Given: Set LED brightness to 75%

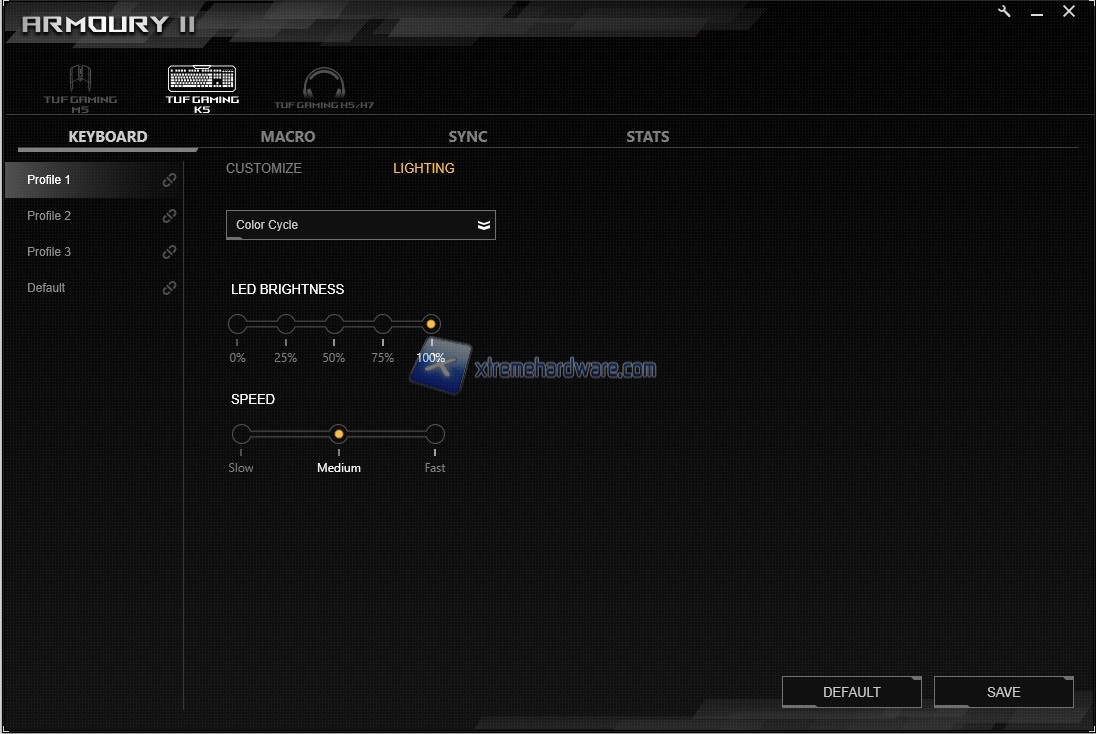Looking at the screenshot, I should click(383, 324).
